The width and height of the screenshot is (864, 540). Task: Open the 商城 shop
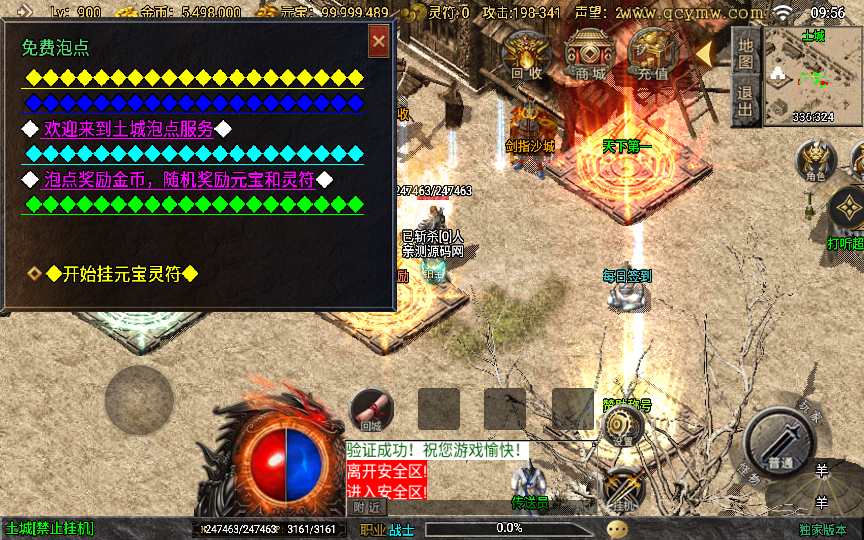click(x=590, y=53)
